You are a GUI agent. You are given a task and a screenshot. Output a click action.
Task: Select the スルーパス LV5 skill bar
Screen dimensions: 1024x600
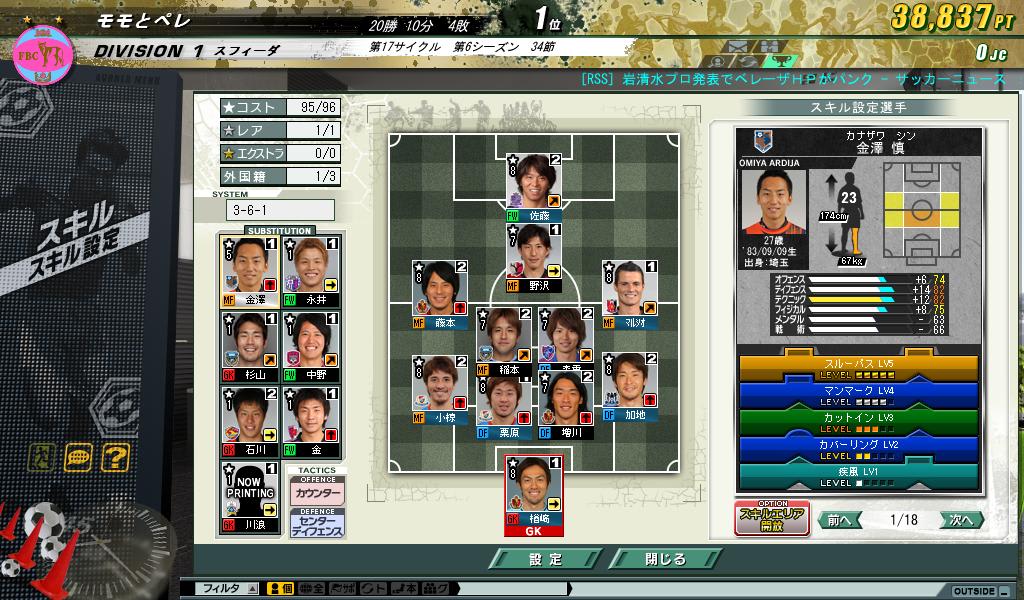click(x=859, y=368)
